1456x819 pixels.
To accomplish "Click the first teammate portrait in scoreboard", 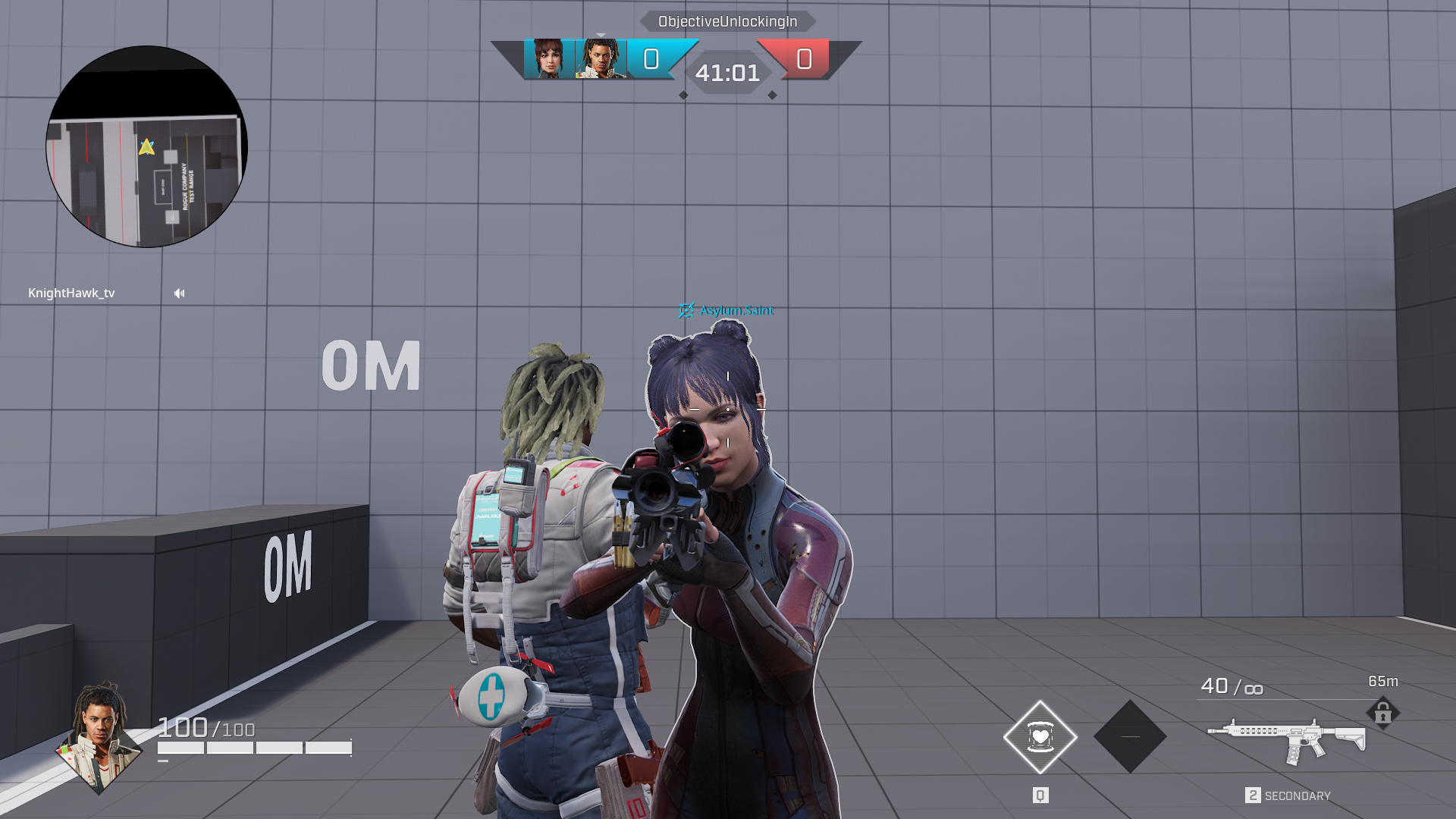I will pyautogui.click(x=548, y=59).
